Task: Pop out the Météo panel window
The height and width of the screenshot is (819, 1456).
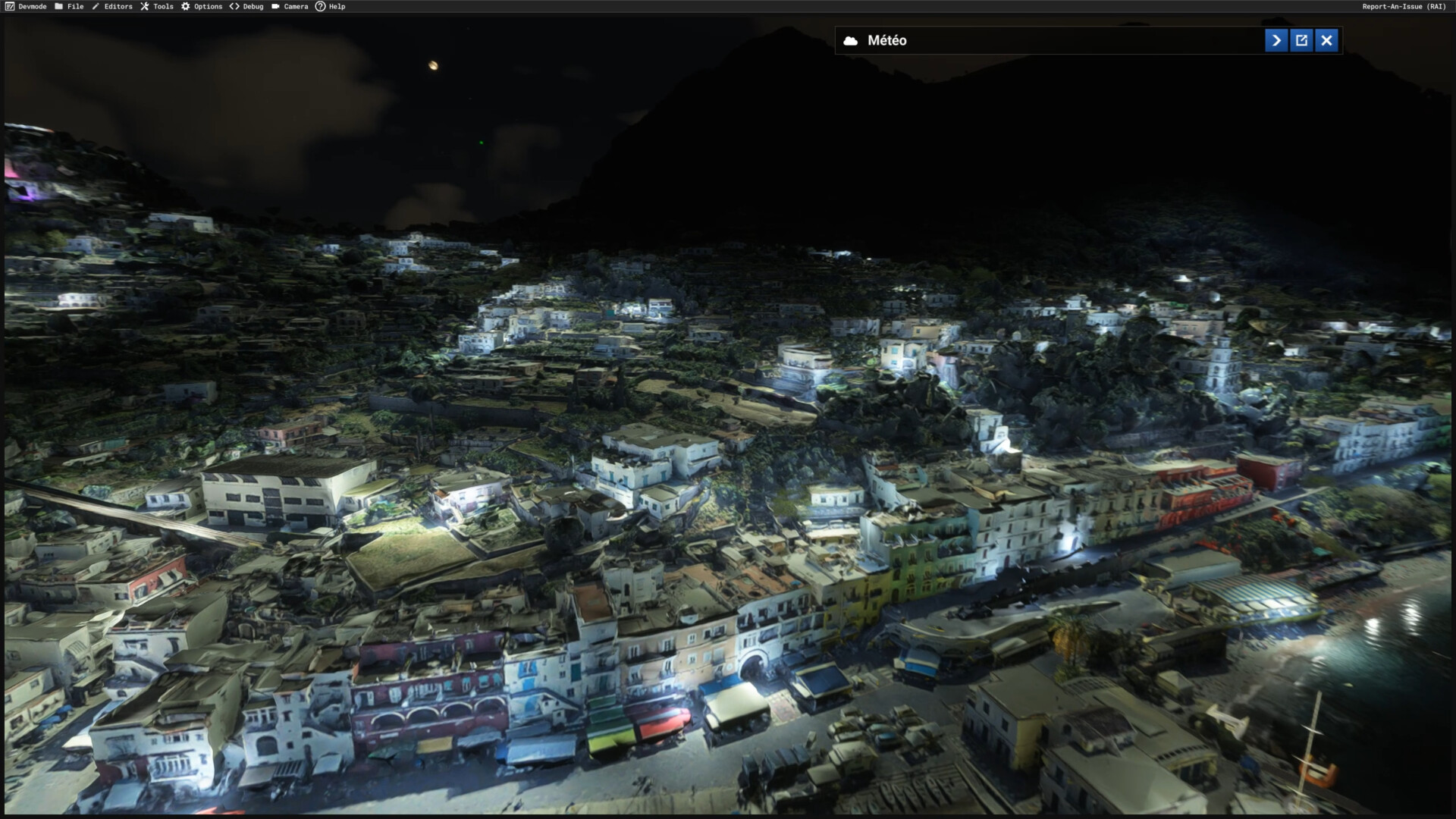Action: 1301,41
